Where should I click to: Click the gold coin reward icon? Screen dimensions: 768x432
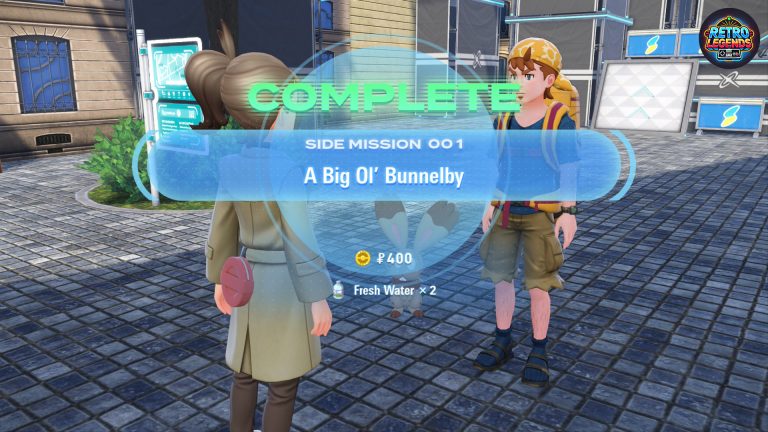(363, 258)
